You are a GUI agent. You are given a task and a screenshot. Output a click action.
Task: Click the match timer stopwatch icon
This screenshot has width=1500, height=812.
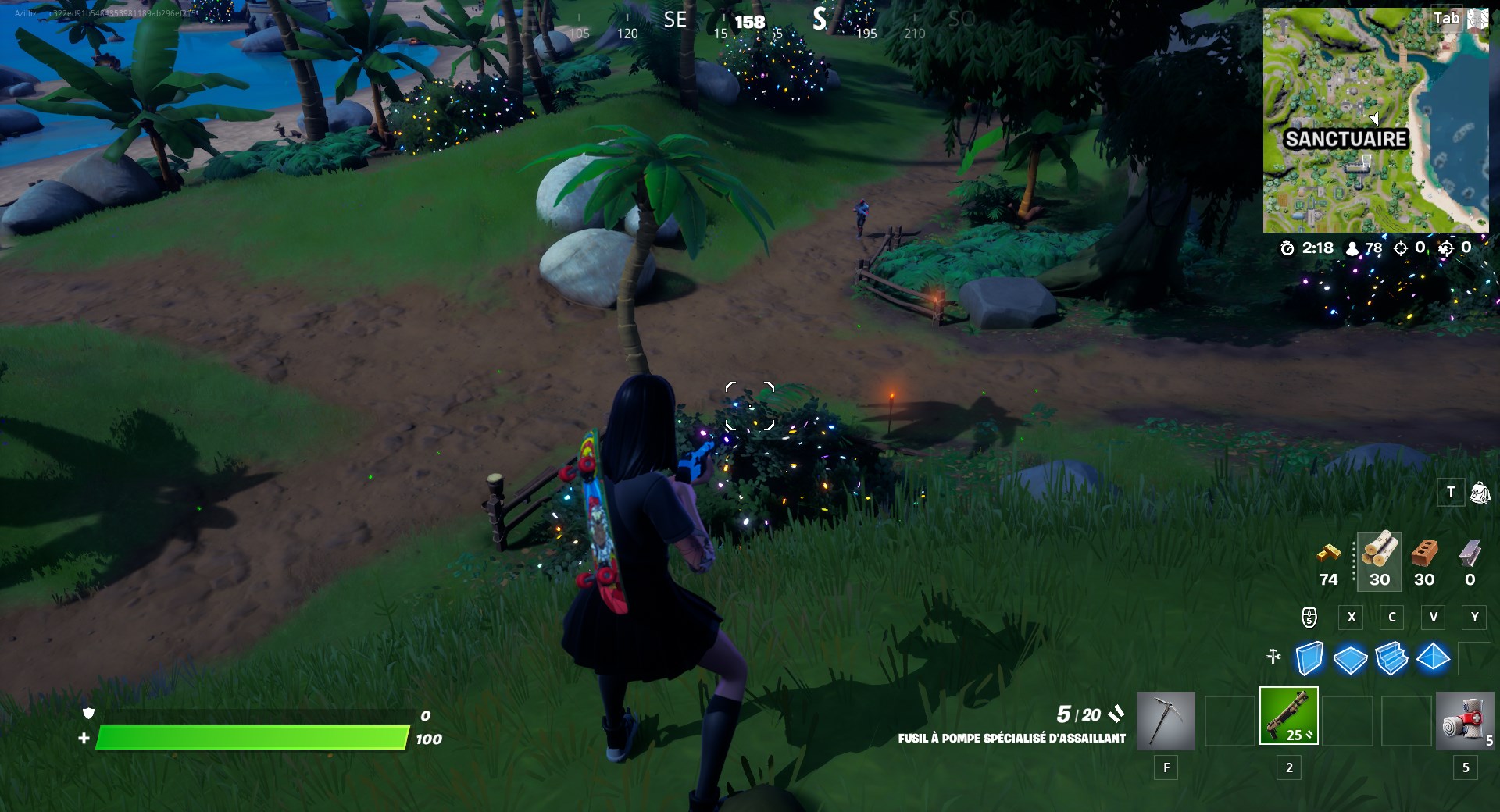pos(1286,249)
